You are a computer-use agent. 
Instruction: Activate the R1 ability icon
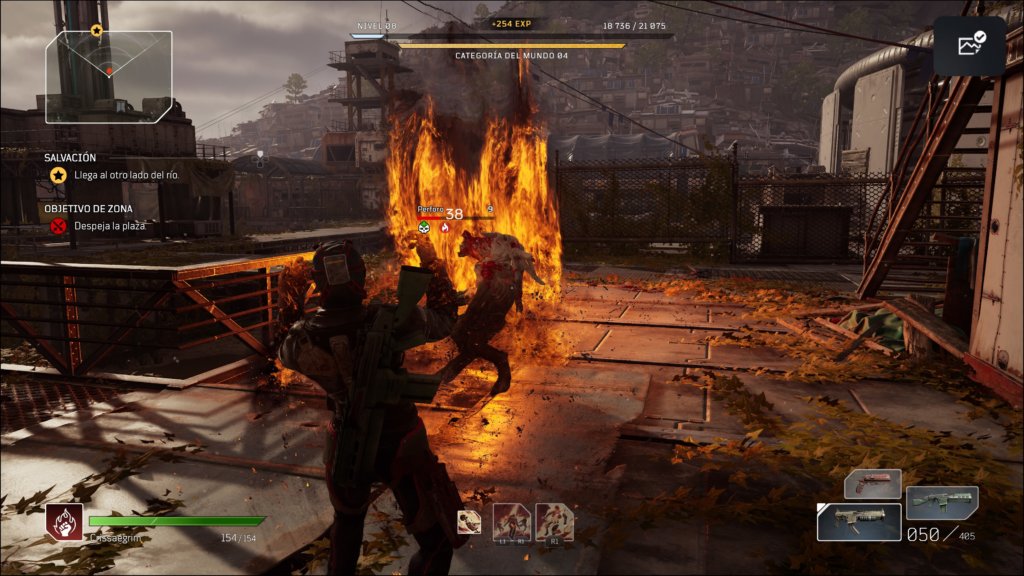pos(555,522)
